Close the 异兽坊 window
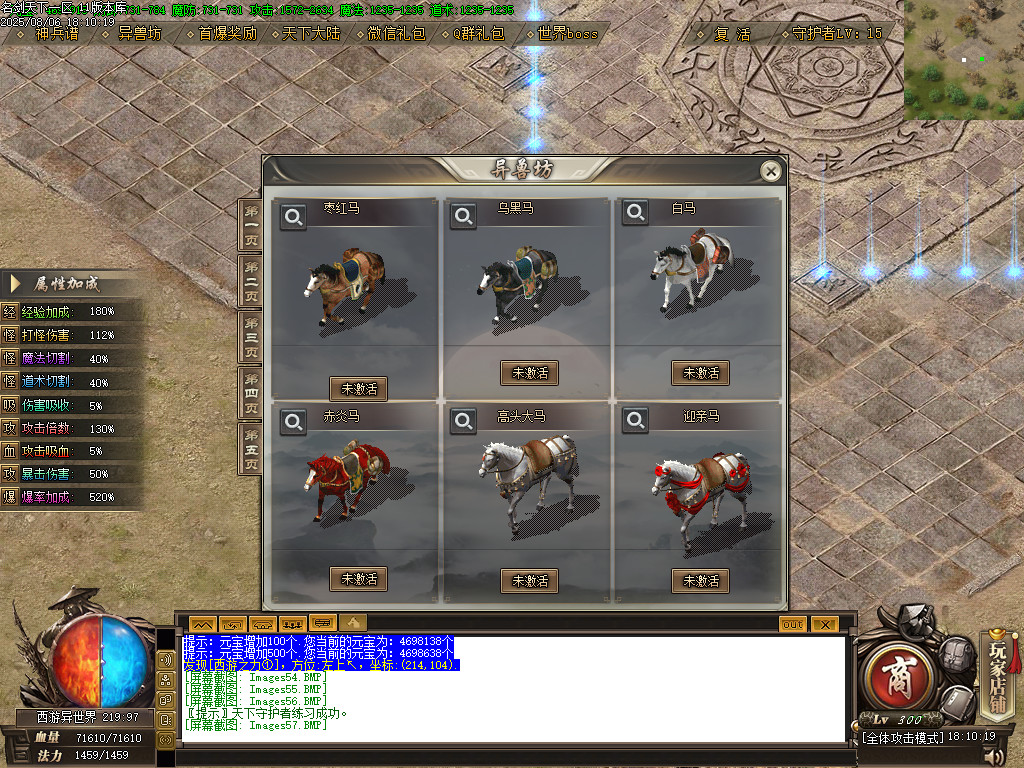Screen dimensions: 1024x768 tap(770, 172)
